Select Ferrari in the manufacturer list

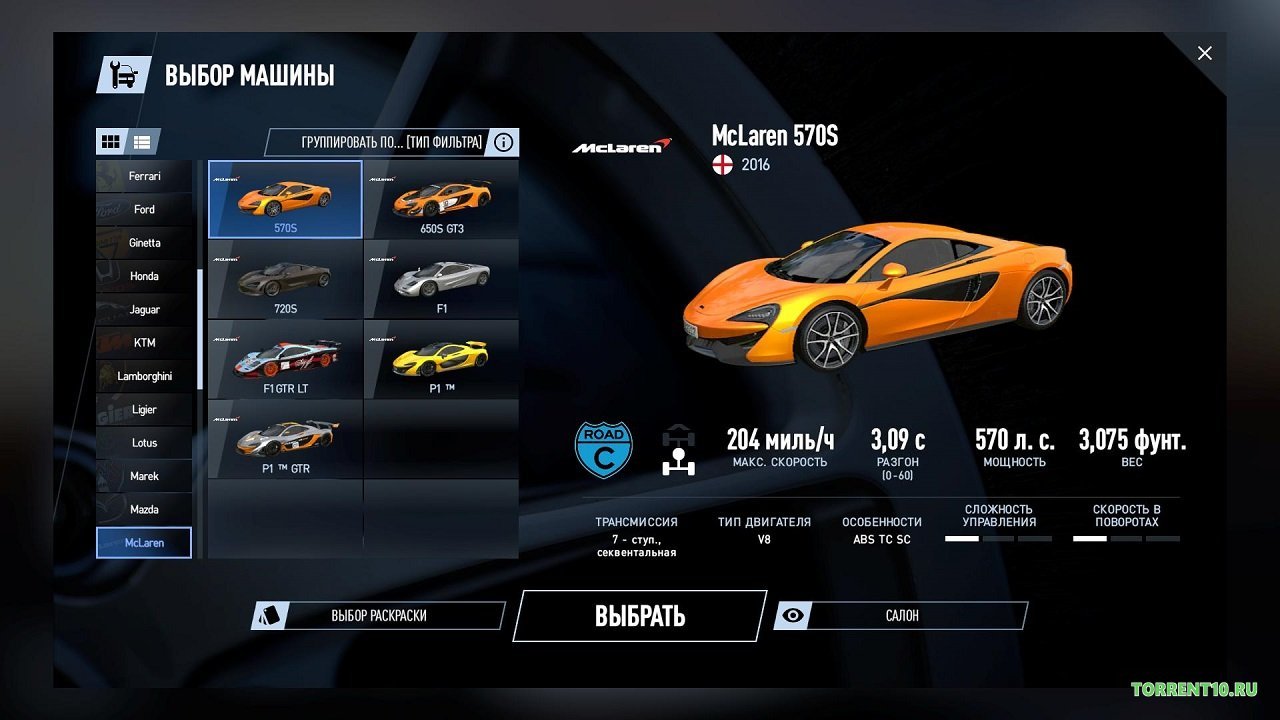click(144, 175)
